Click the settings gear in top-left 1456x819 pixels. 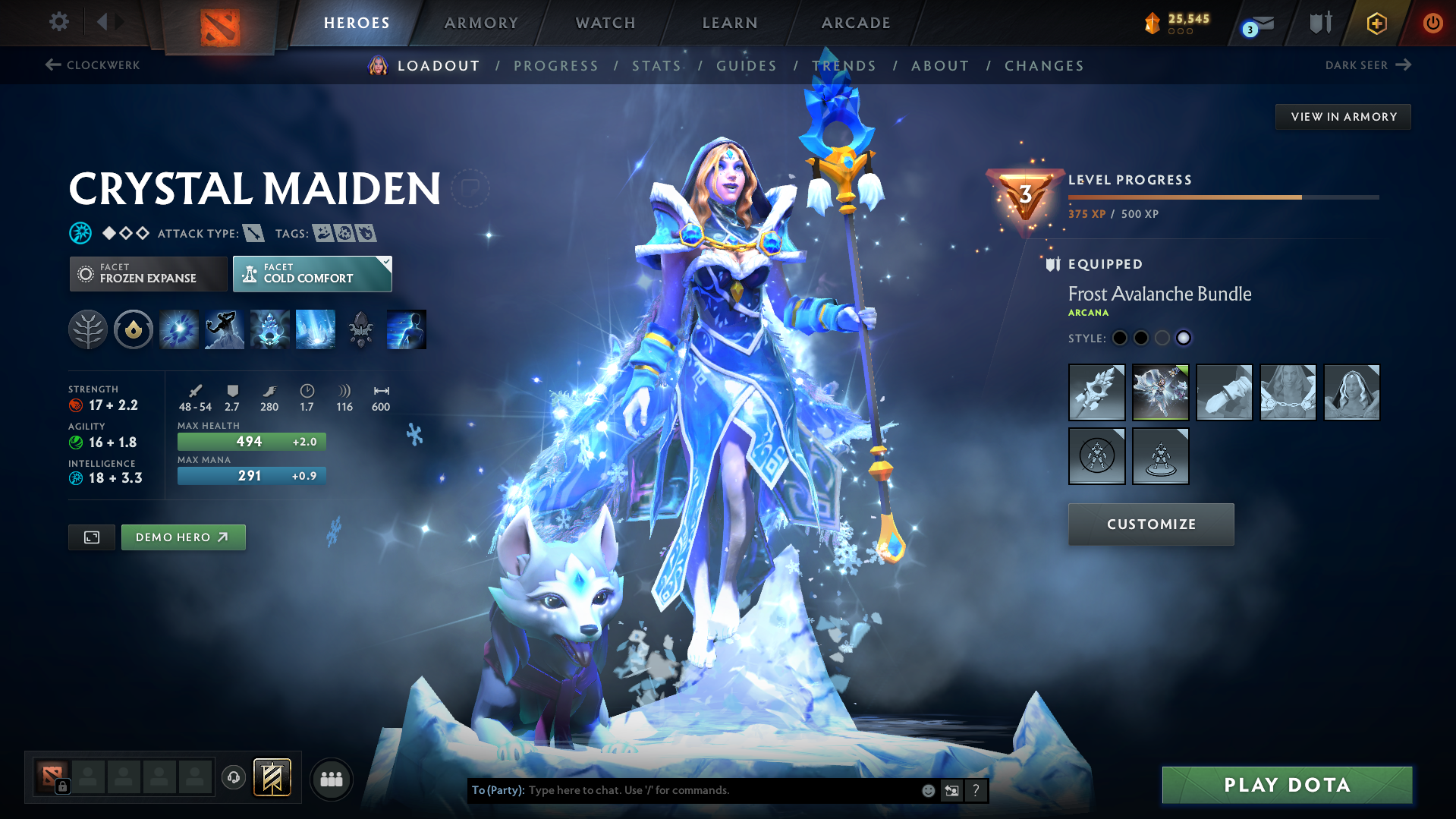click(58, 22)
